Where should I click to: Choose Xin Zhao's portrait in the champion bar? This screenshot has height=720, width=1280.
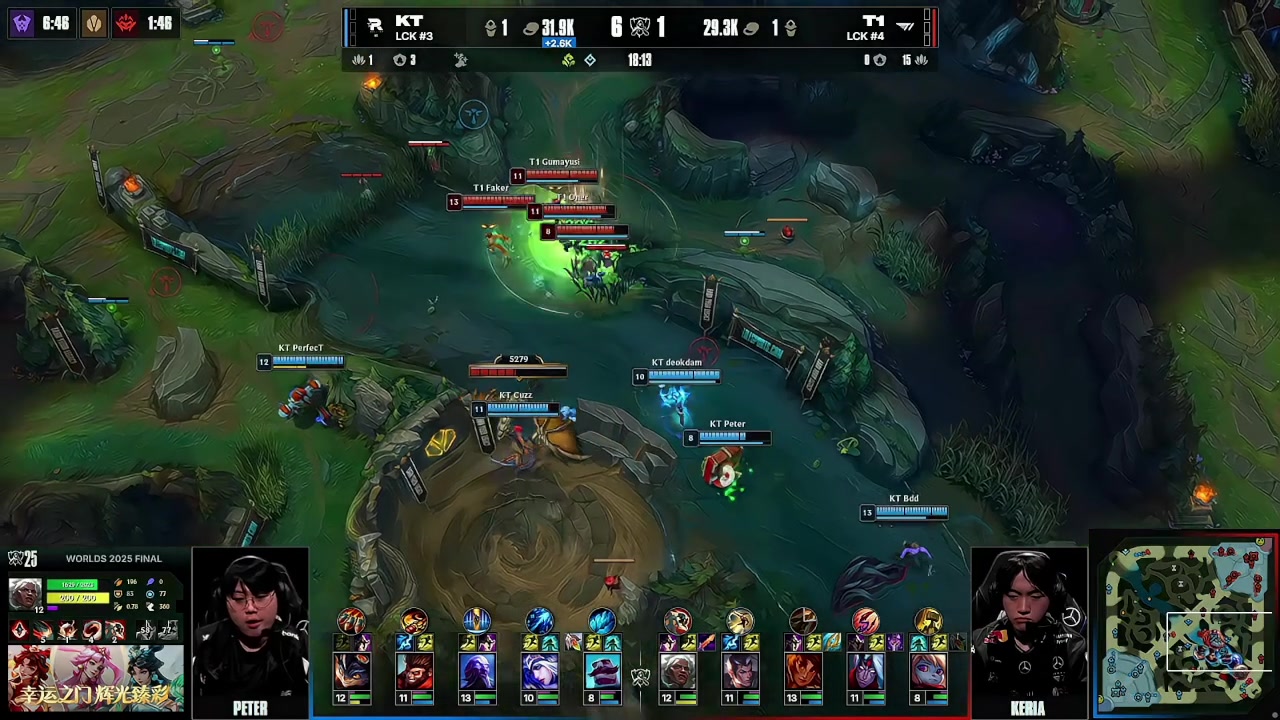(740, 671)
